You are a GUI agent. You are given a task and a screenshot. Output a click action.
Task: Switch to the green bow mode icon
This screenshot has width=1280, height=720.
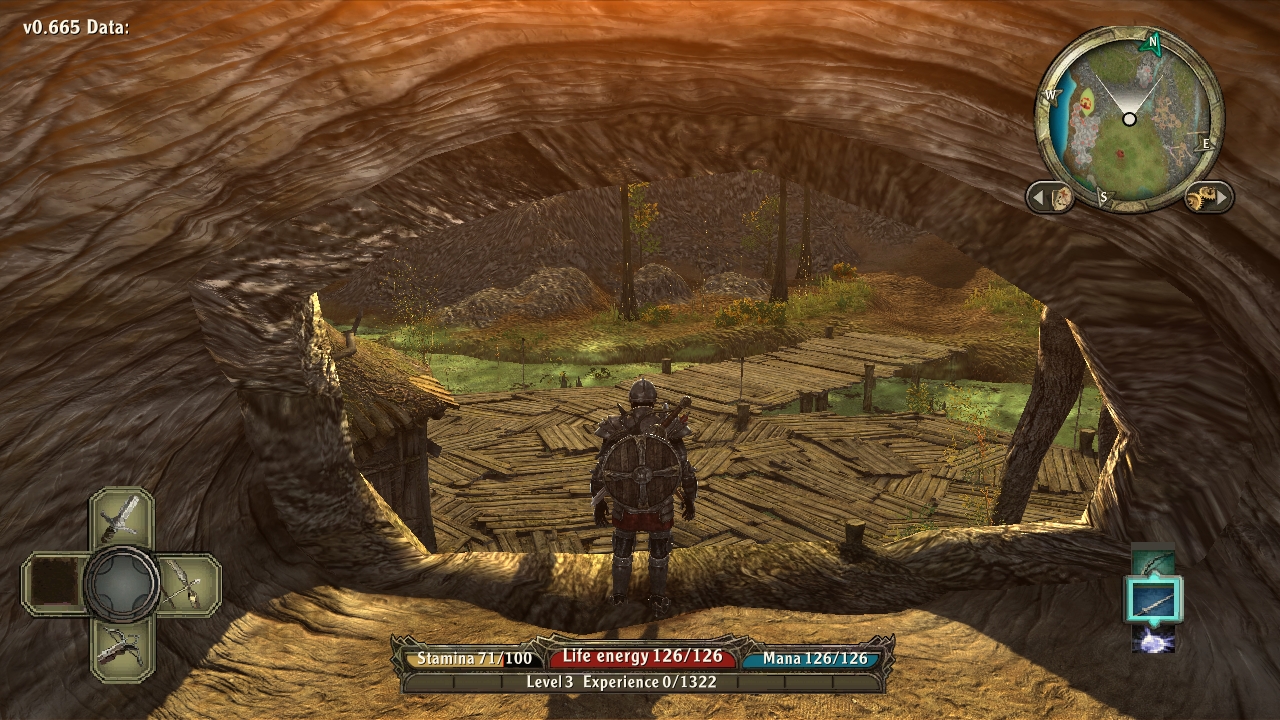click(x=1154, y=563)
